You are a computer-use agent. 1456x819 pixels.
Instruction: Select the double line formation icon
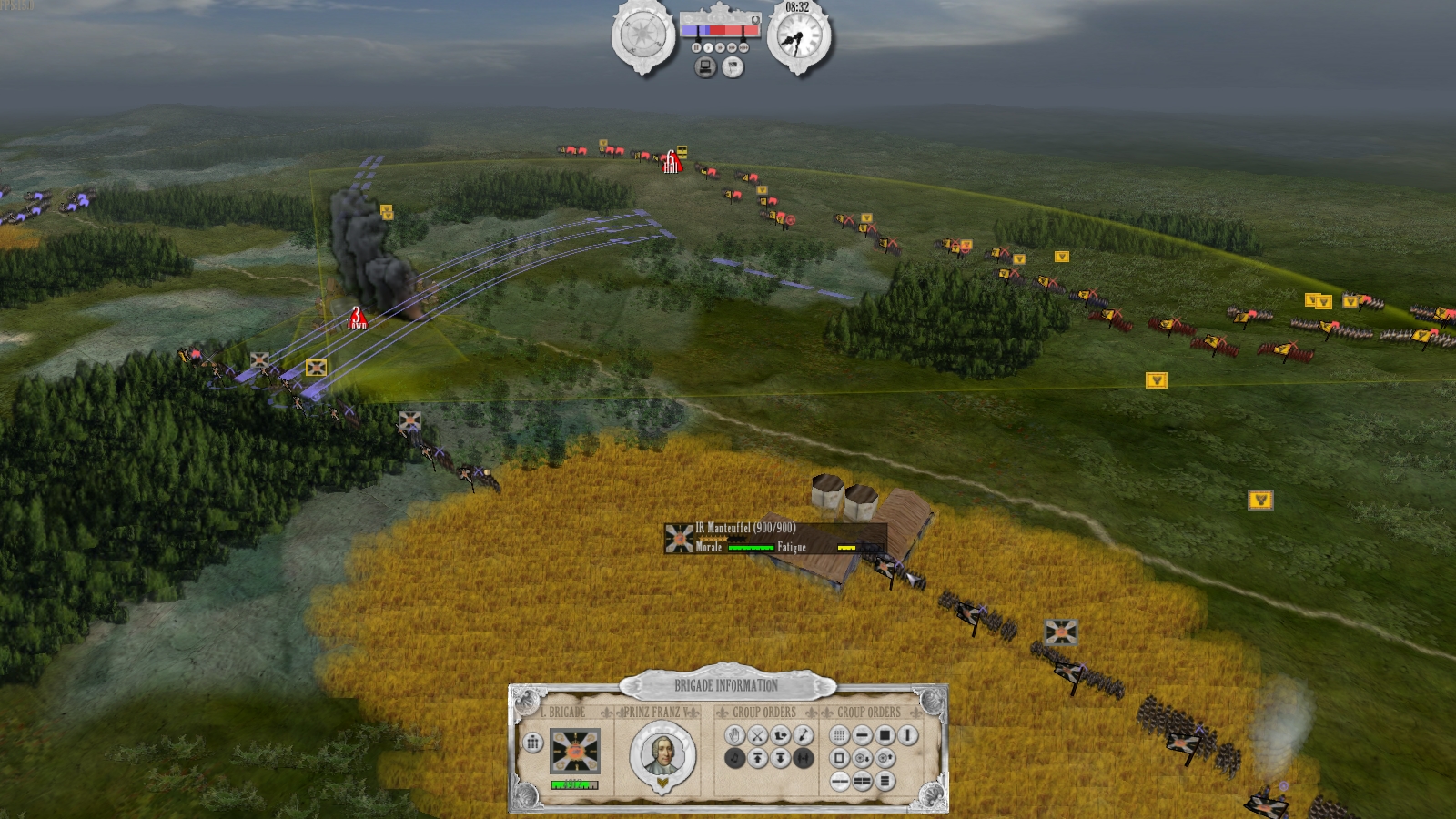pyautogui.click(x=861, y=781)
